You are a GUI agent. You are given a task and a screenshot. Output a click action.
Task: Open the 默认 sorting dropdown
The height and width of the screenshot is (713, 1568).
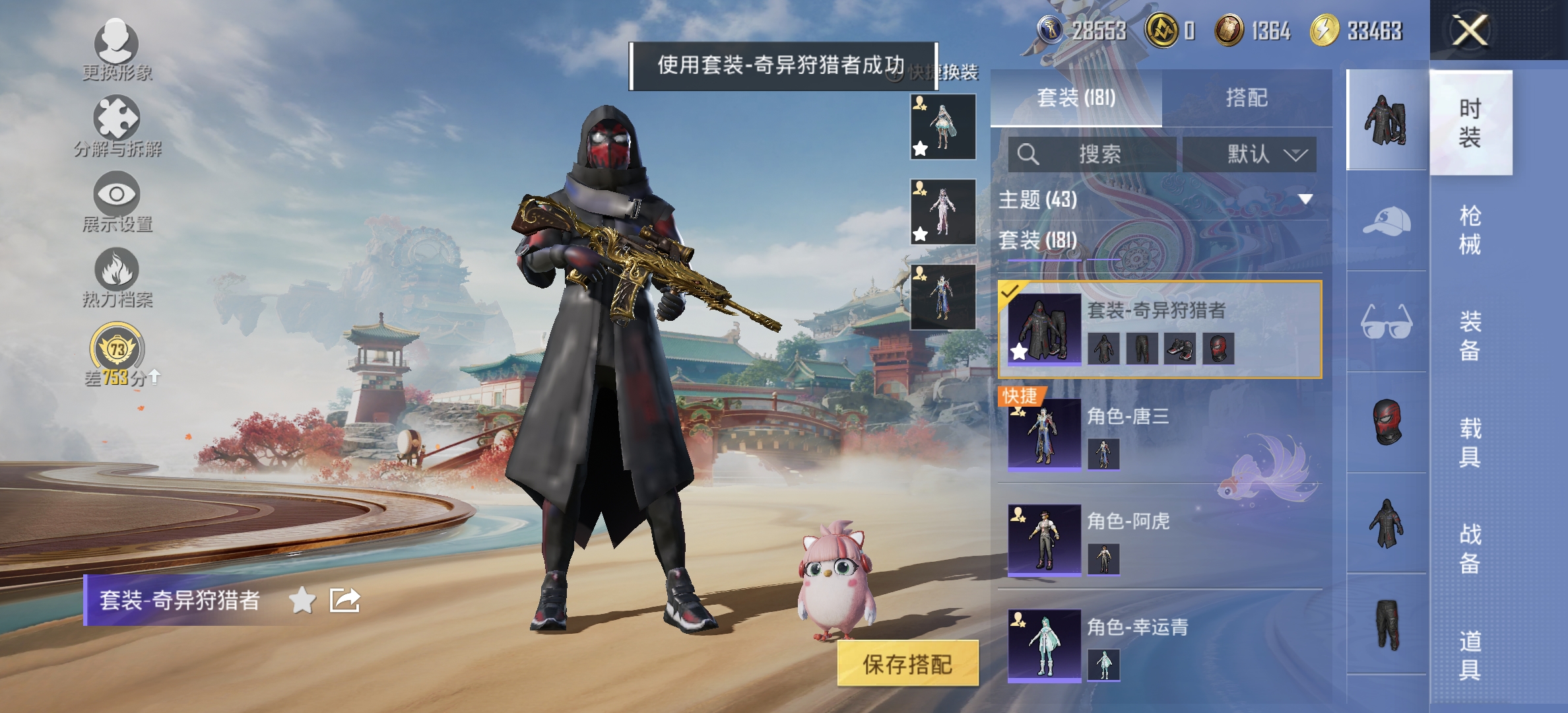click(x=1249, y=153)
